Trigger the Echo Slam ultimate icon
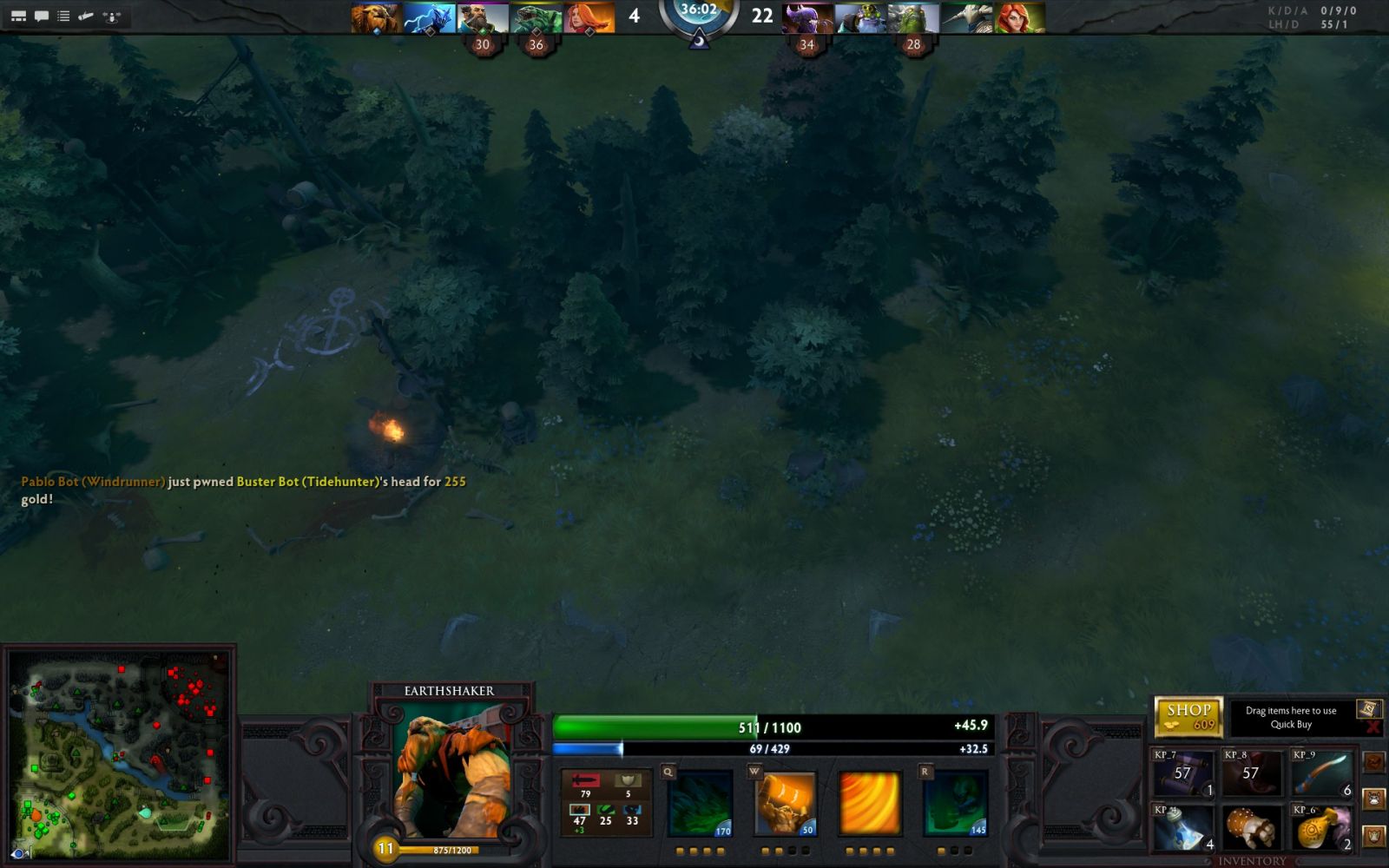 pos(955,804)
